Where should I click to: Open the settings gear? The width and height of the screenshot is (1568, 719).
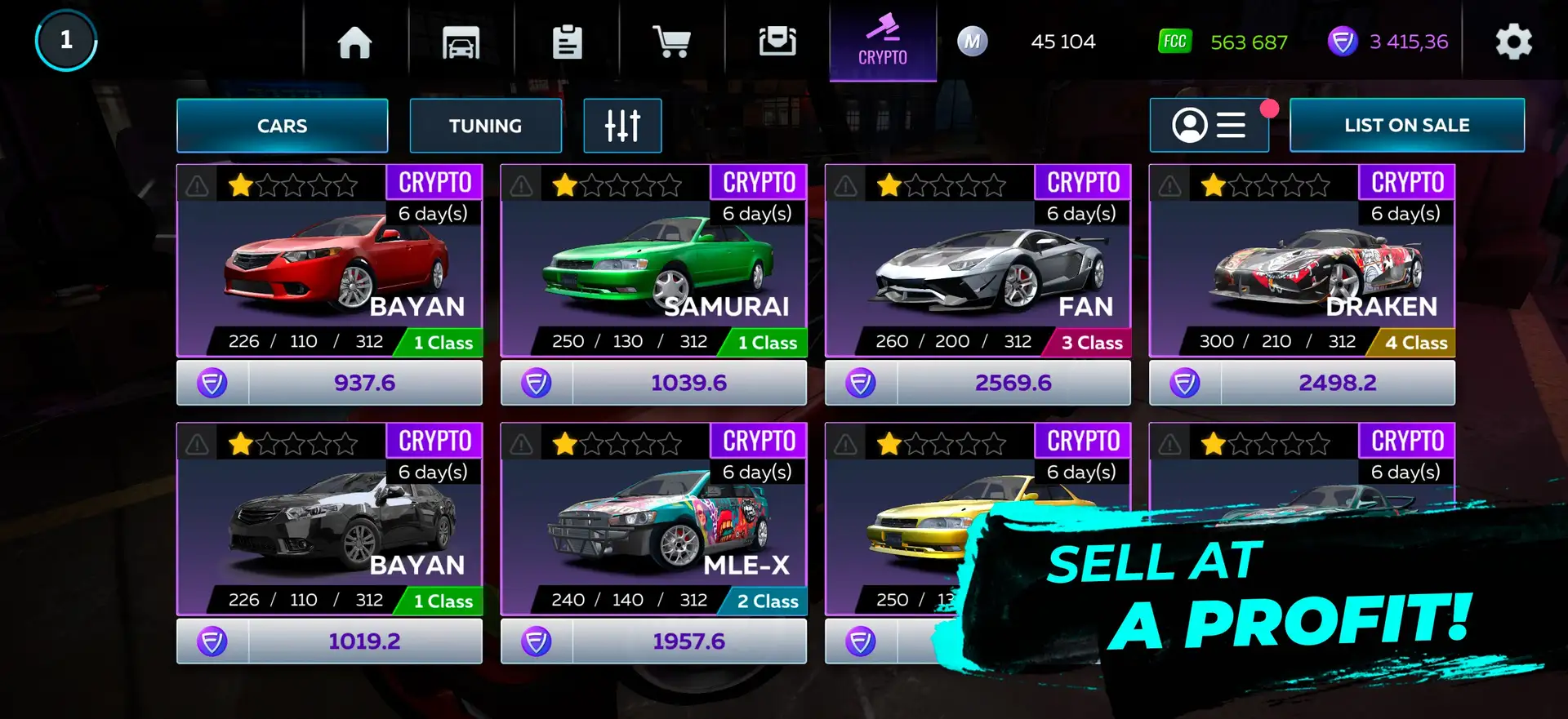point(1513,42)
